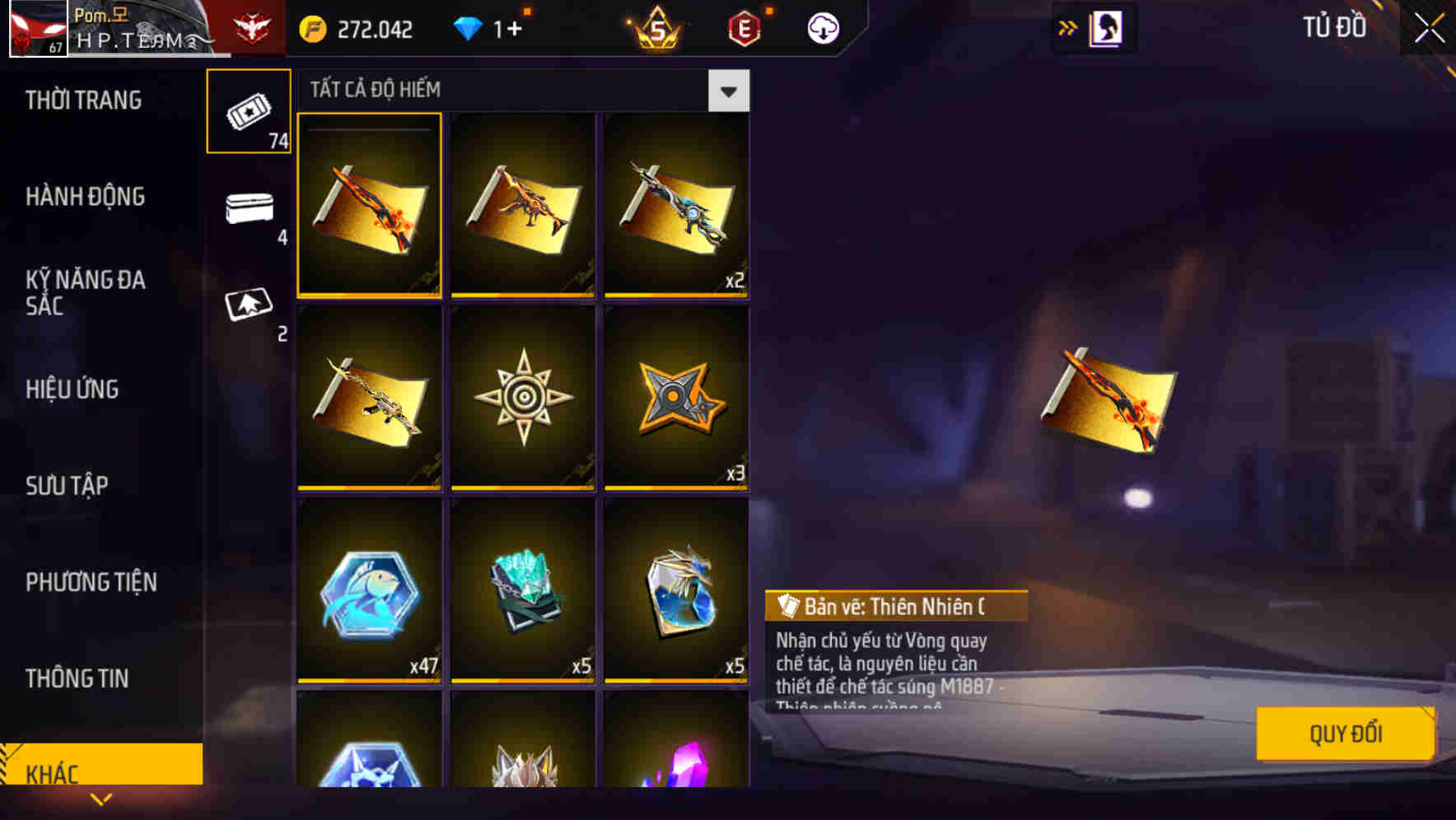Select the HIỆU ỨNG sidebar entry
This screenshot has width=1456, height=820.
tap(72, 389)
